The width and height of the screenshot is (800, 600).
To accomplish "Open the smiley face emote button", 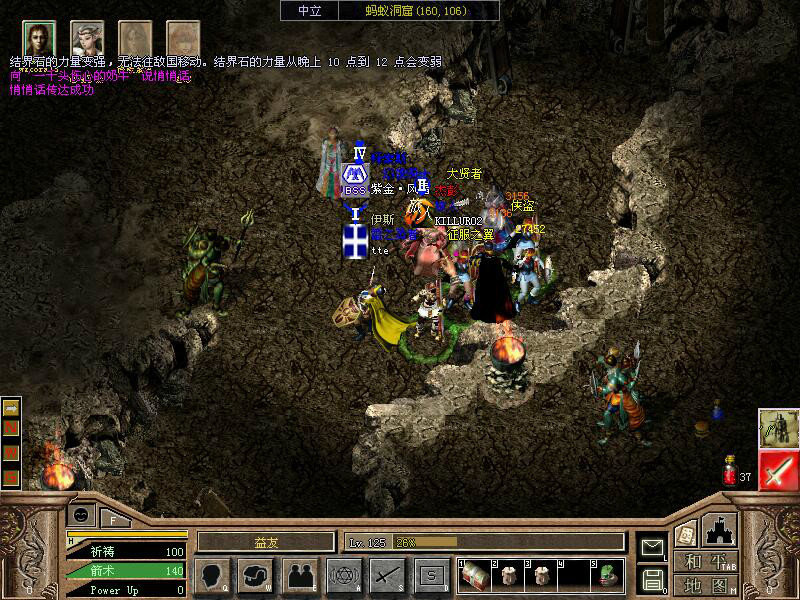I will [x=80, y=516].
